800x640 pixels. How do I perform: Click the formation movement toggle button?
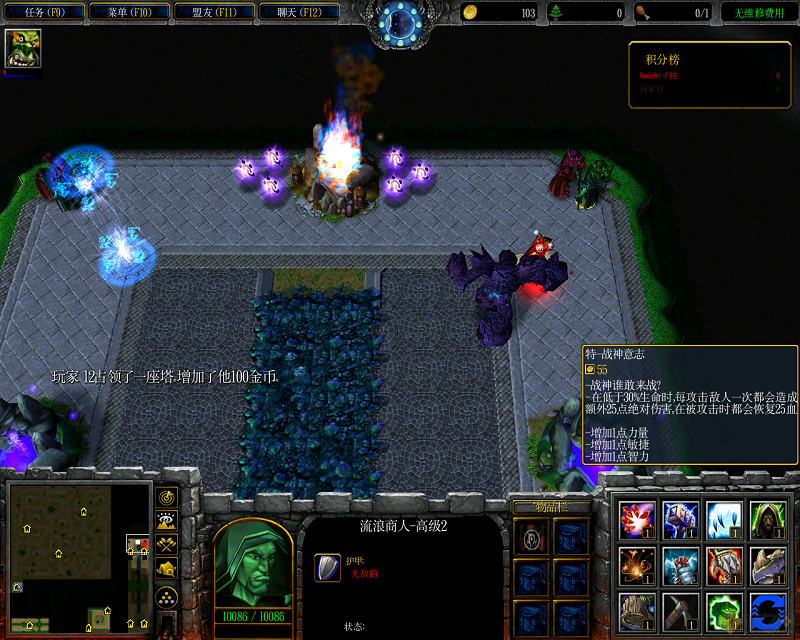(x=167, y=597)
